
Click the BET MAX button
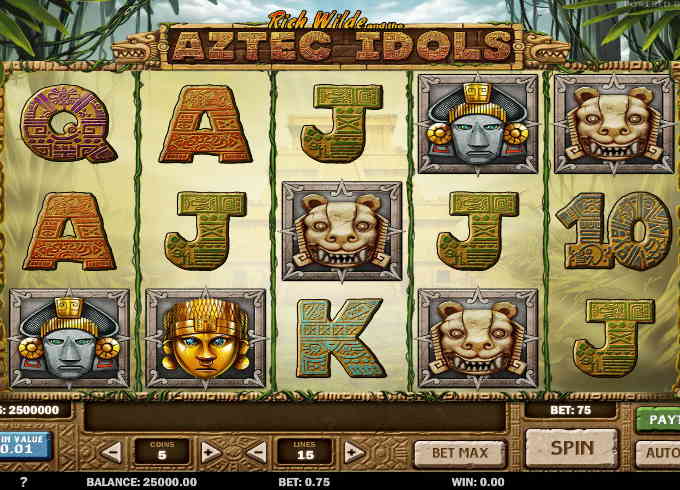459,452
